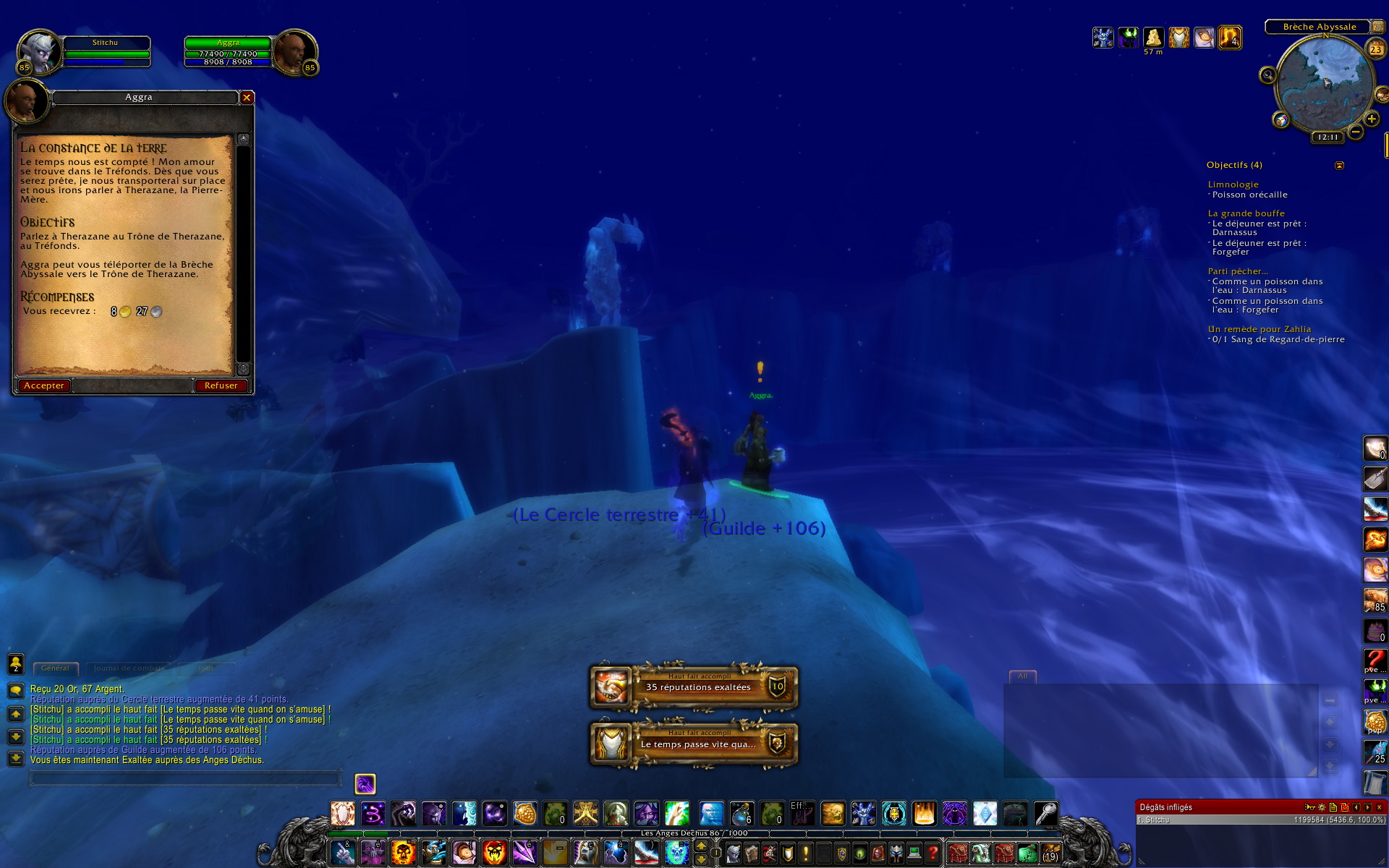Zoom in on the minimap

1371,119
